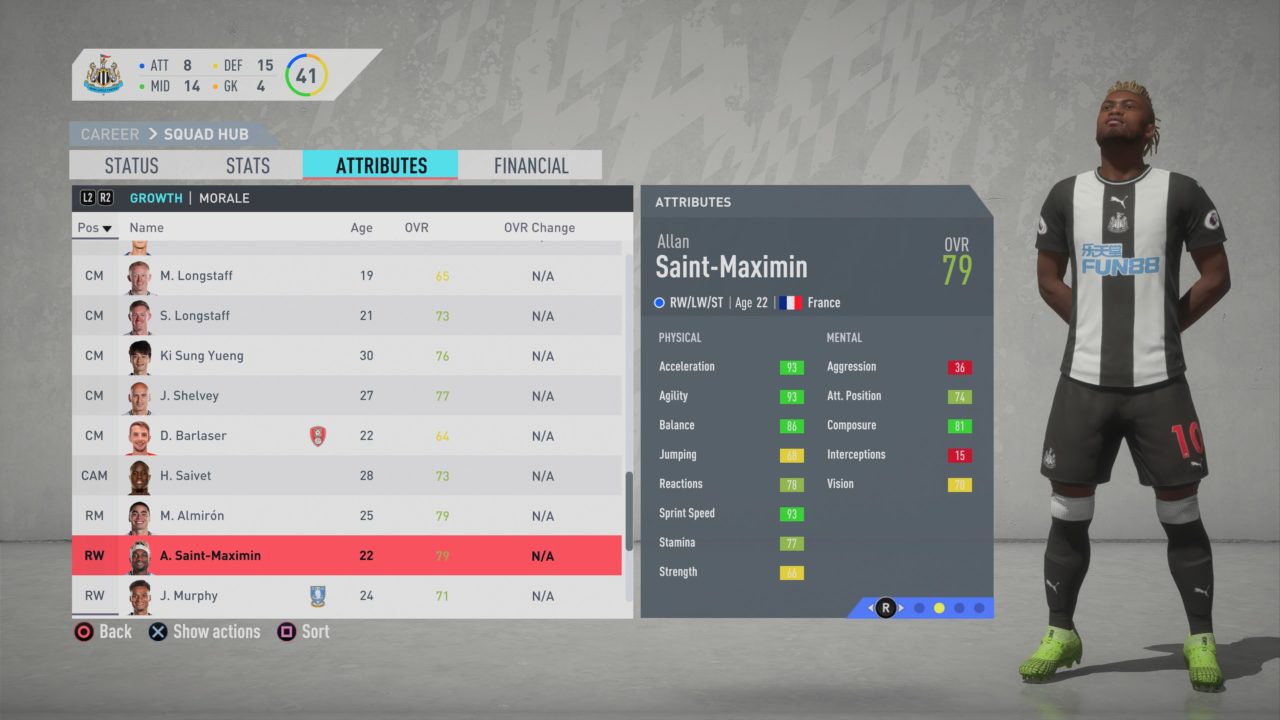Click the Sort label at the bottom
Viewport: 1280px width, 720px height.
[x=314, y=631]
